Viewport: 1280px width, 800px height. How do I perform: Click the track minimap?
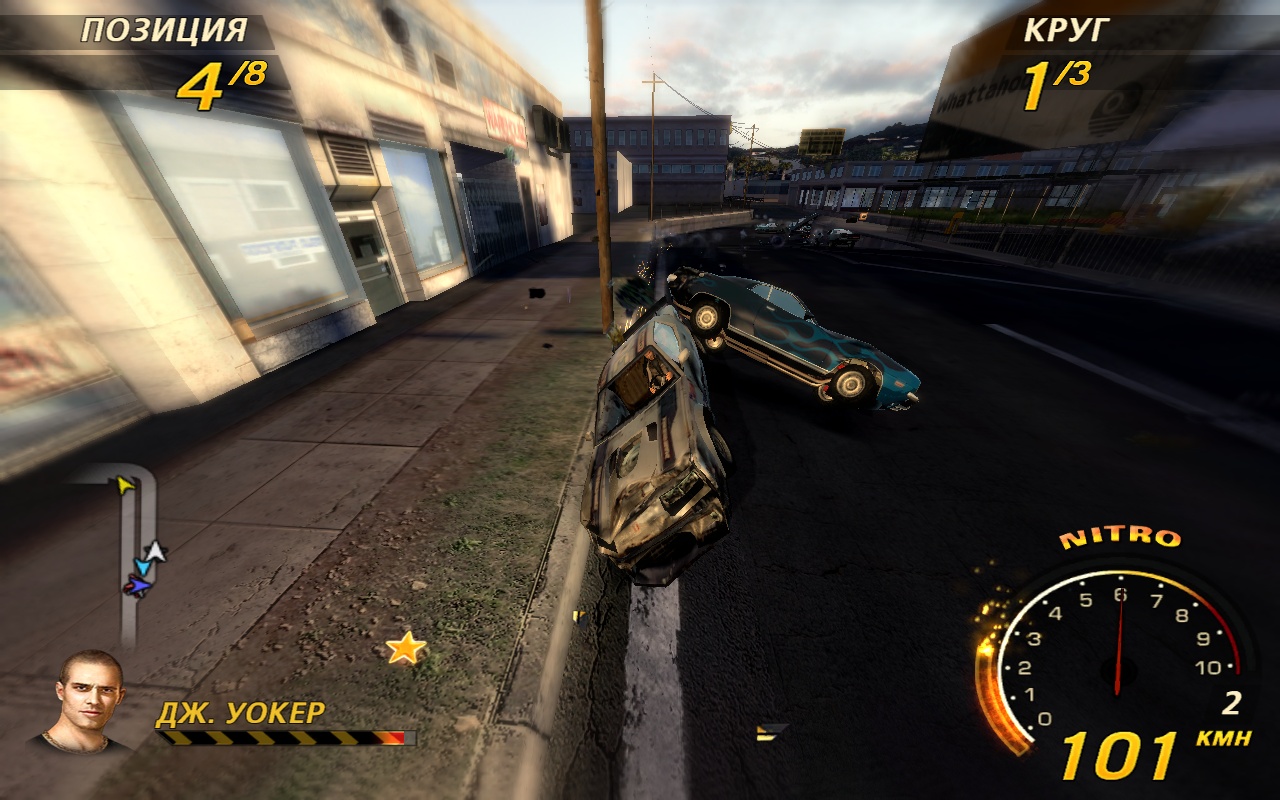pos(129,555)
